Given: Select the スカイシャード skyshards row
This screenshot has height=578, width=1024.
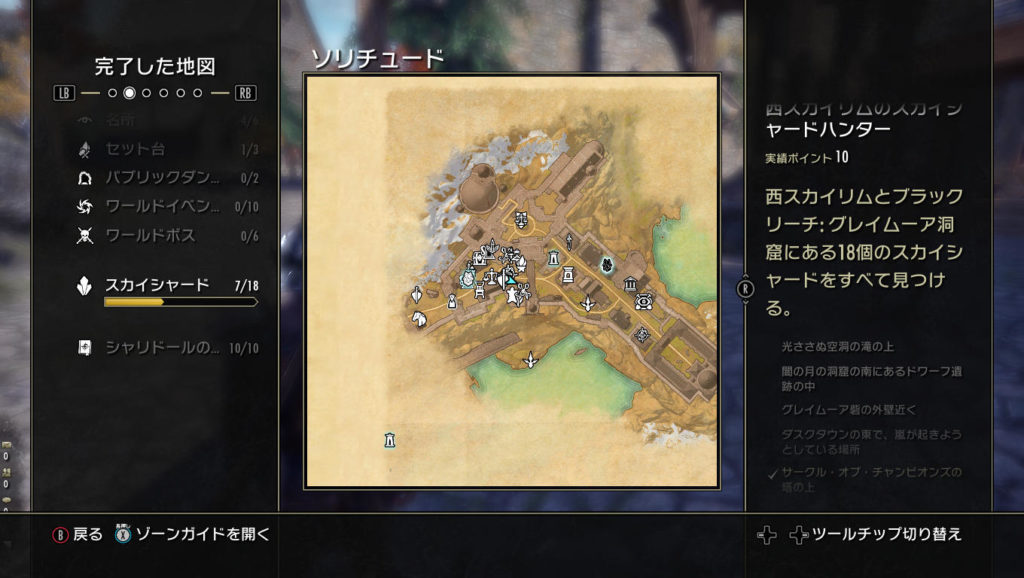Looking at the screenshot, I should (x=160, y=286).
